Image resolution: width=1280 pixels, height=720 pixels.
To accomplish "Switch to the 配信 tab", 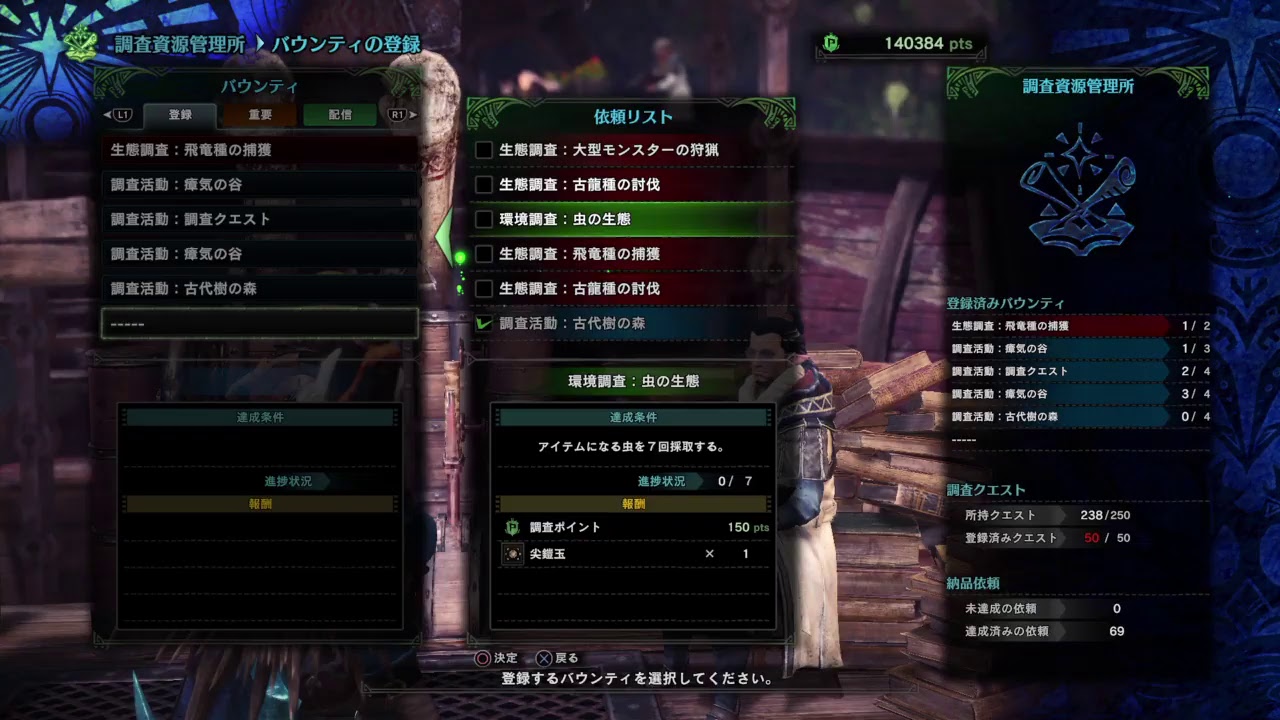I will pos(339,115).
